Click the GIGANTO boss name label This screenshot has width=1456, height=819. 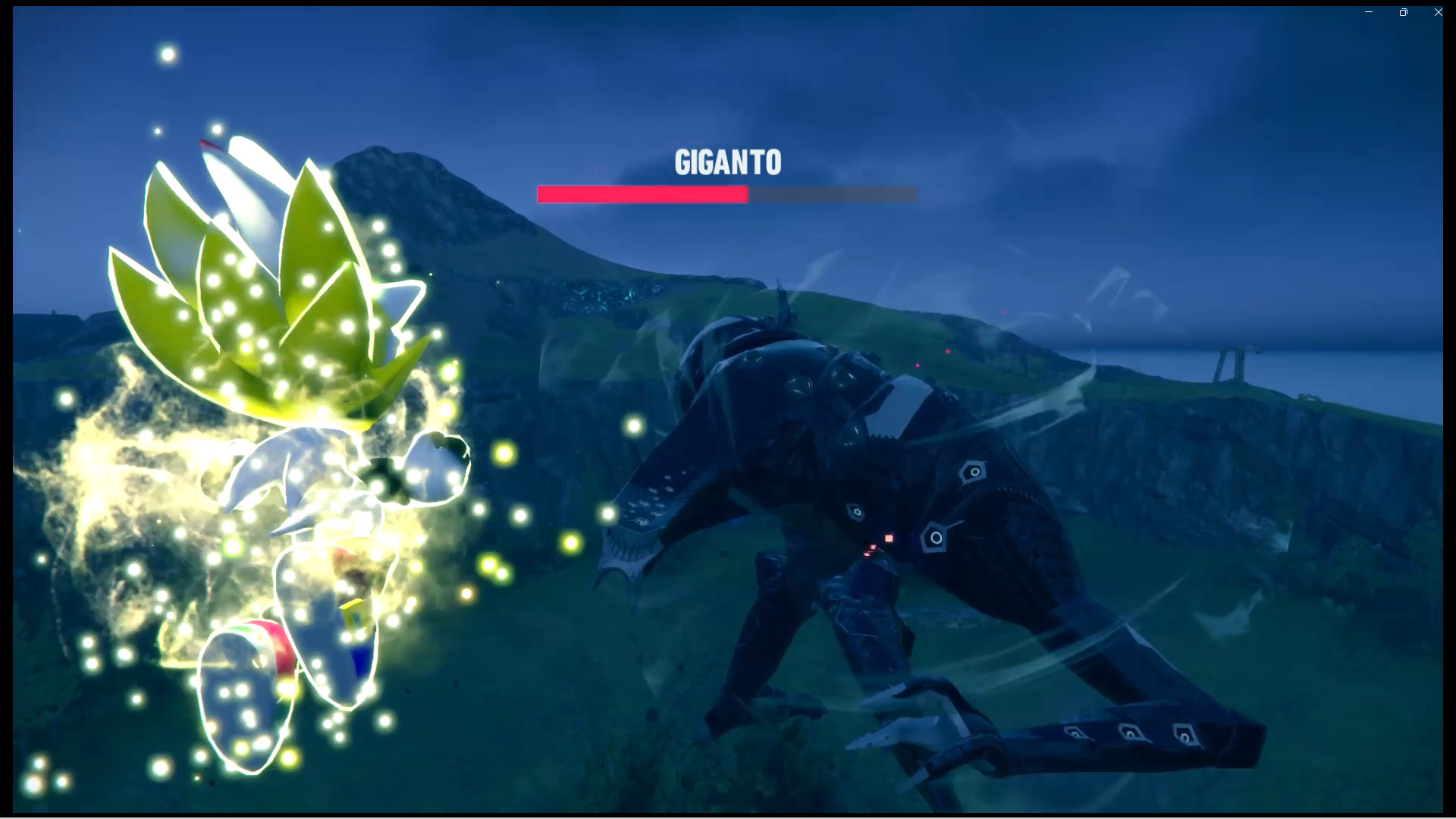point(728,162)
